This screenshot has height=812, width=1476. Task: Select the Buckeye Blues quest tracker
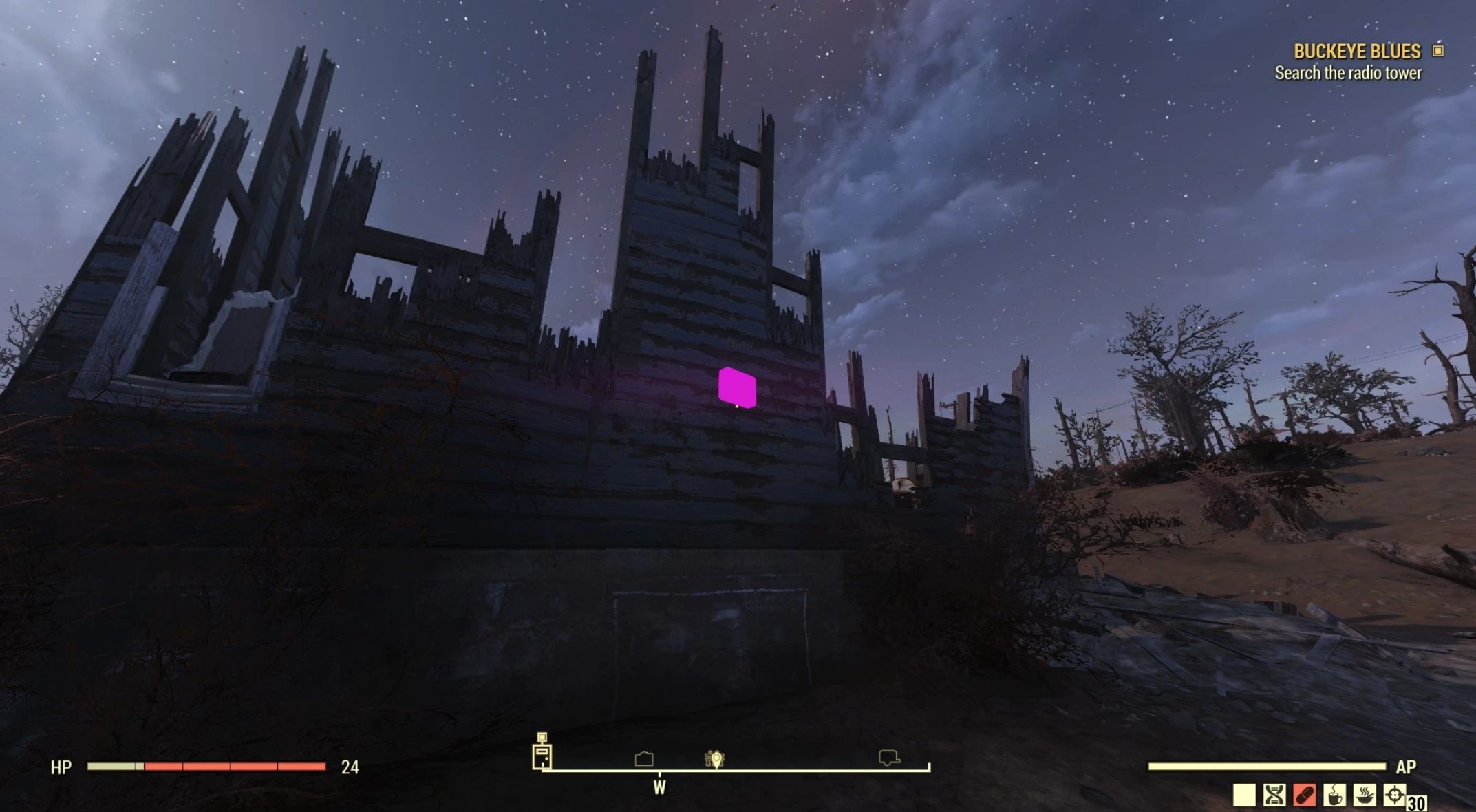pos(1356,52)
